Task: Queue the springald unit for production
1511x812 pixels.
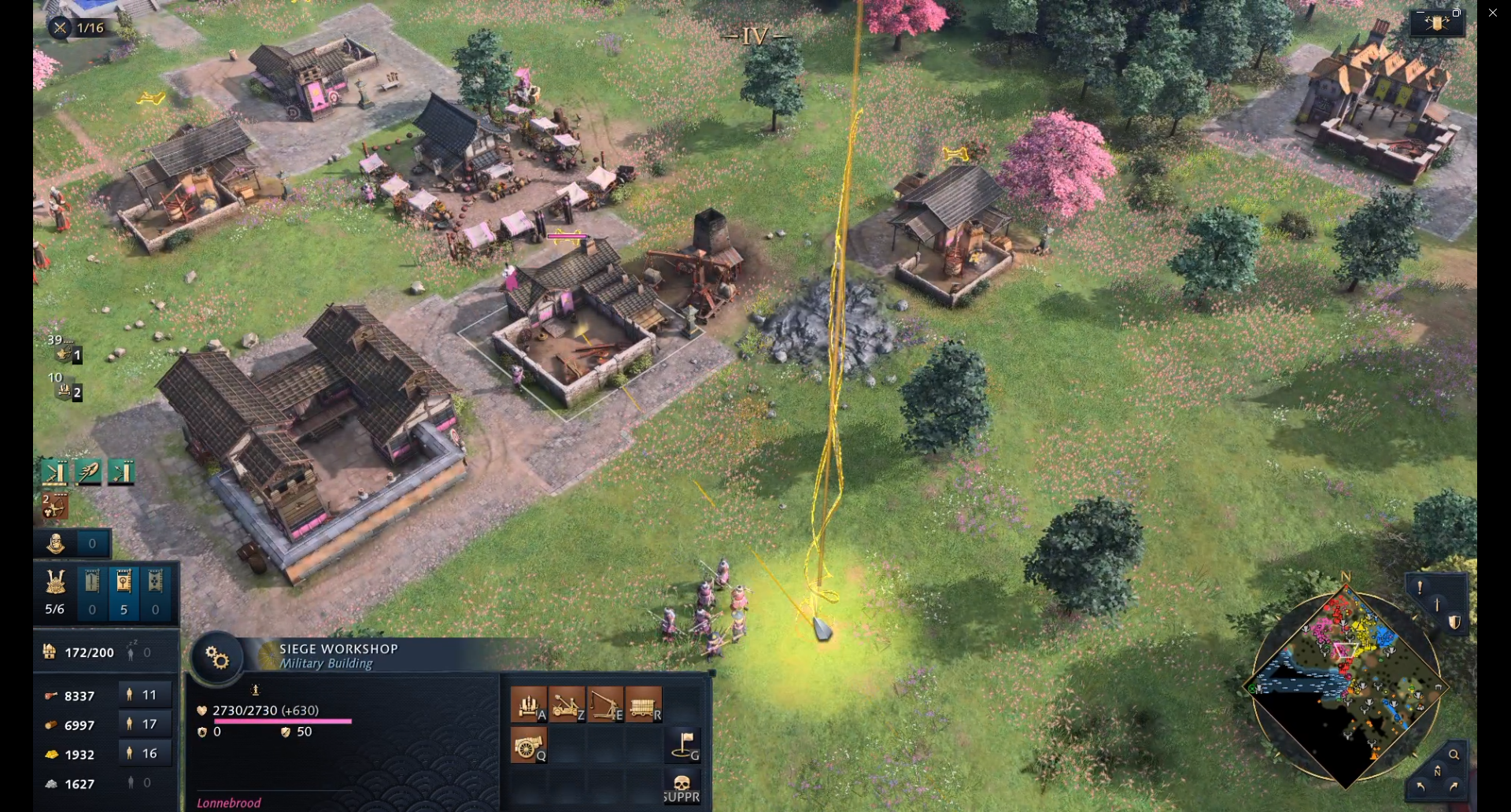Action: click(529, 703)
